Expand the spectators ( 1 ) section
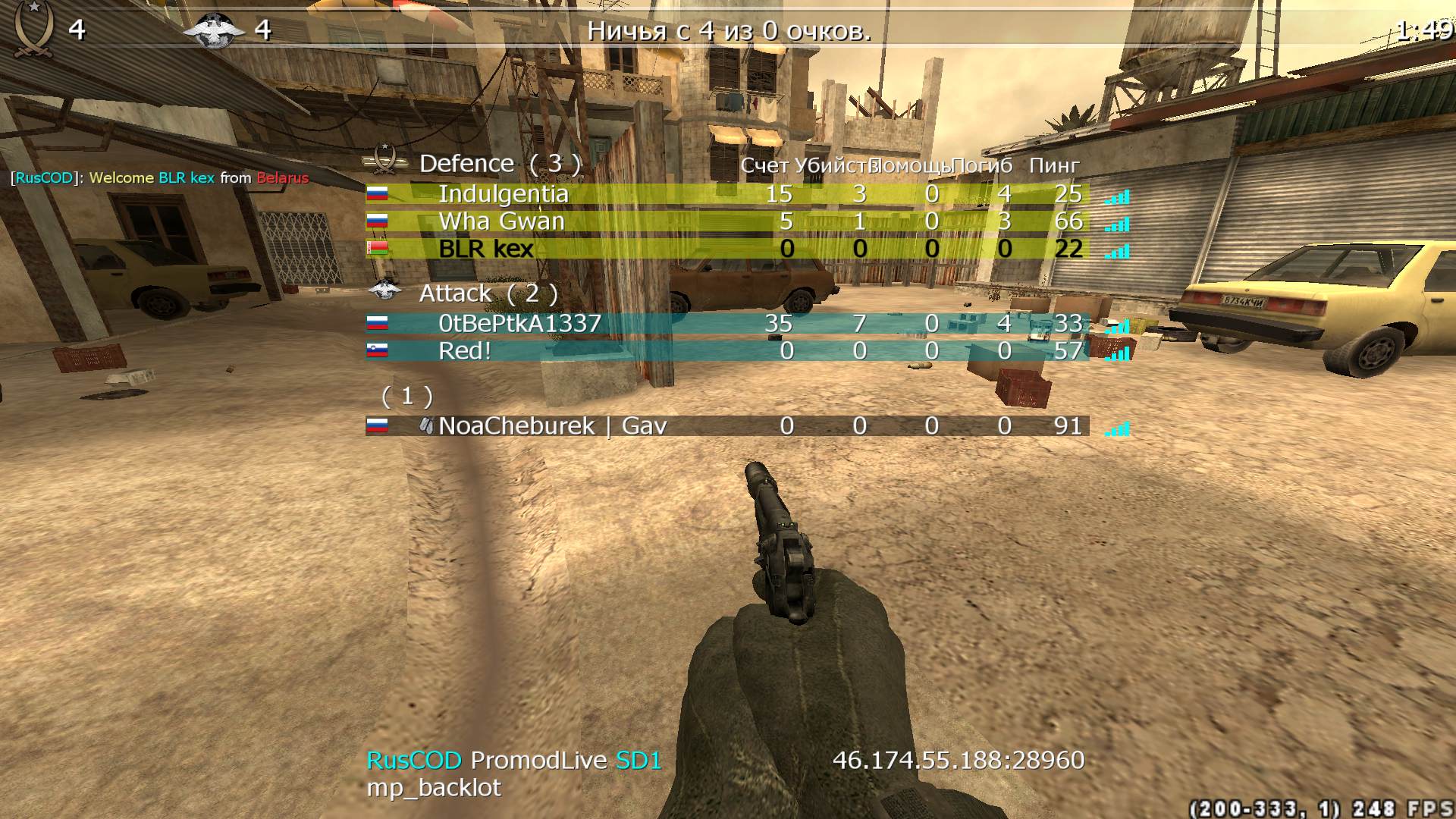Viewport: 1456px width, 819px height. point(406,395)
